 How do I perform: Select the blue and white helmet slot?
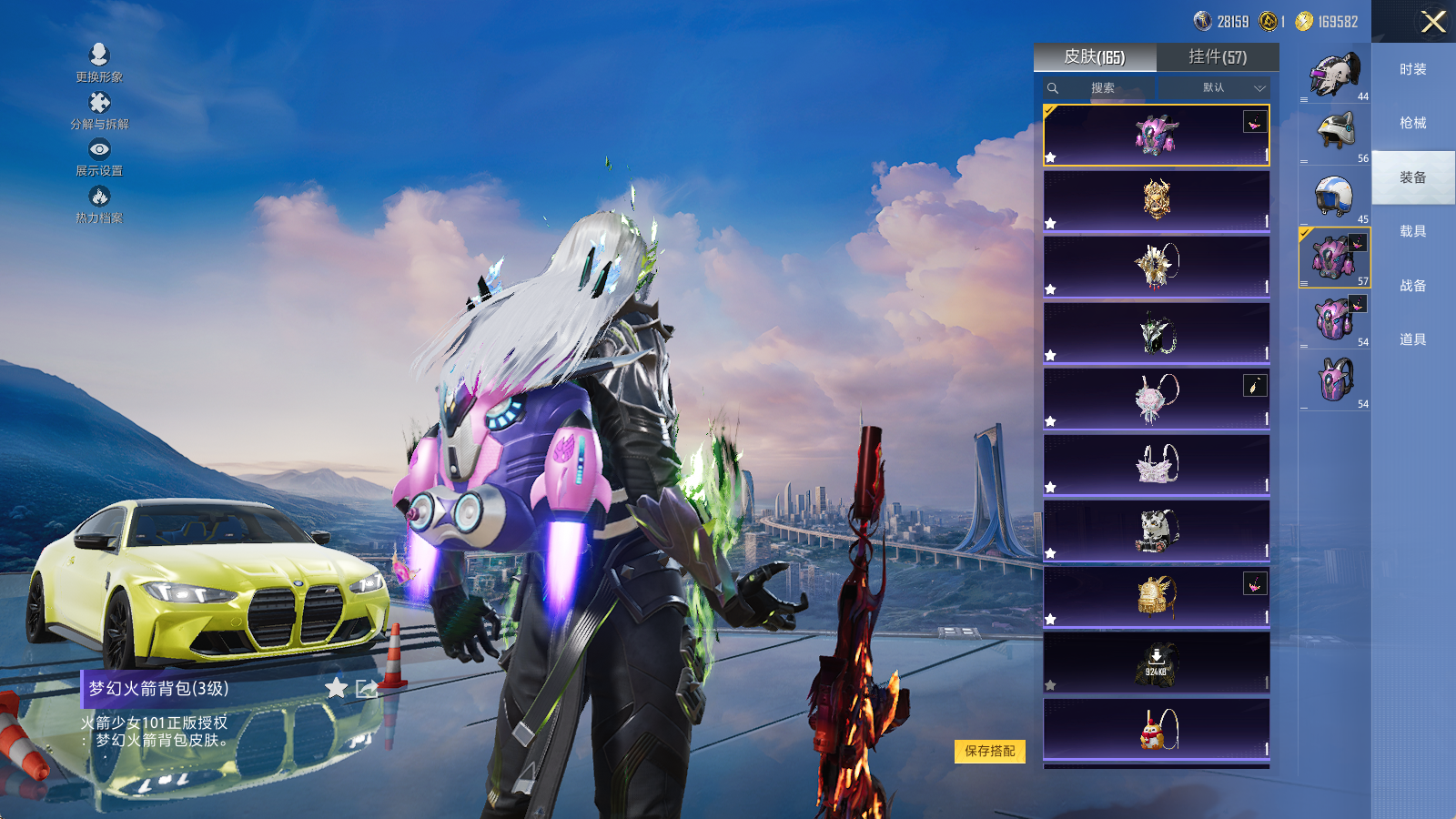(x=1334, y=196)
